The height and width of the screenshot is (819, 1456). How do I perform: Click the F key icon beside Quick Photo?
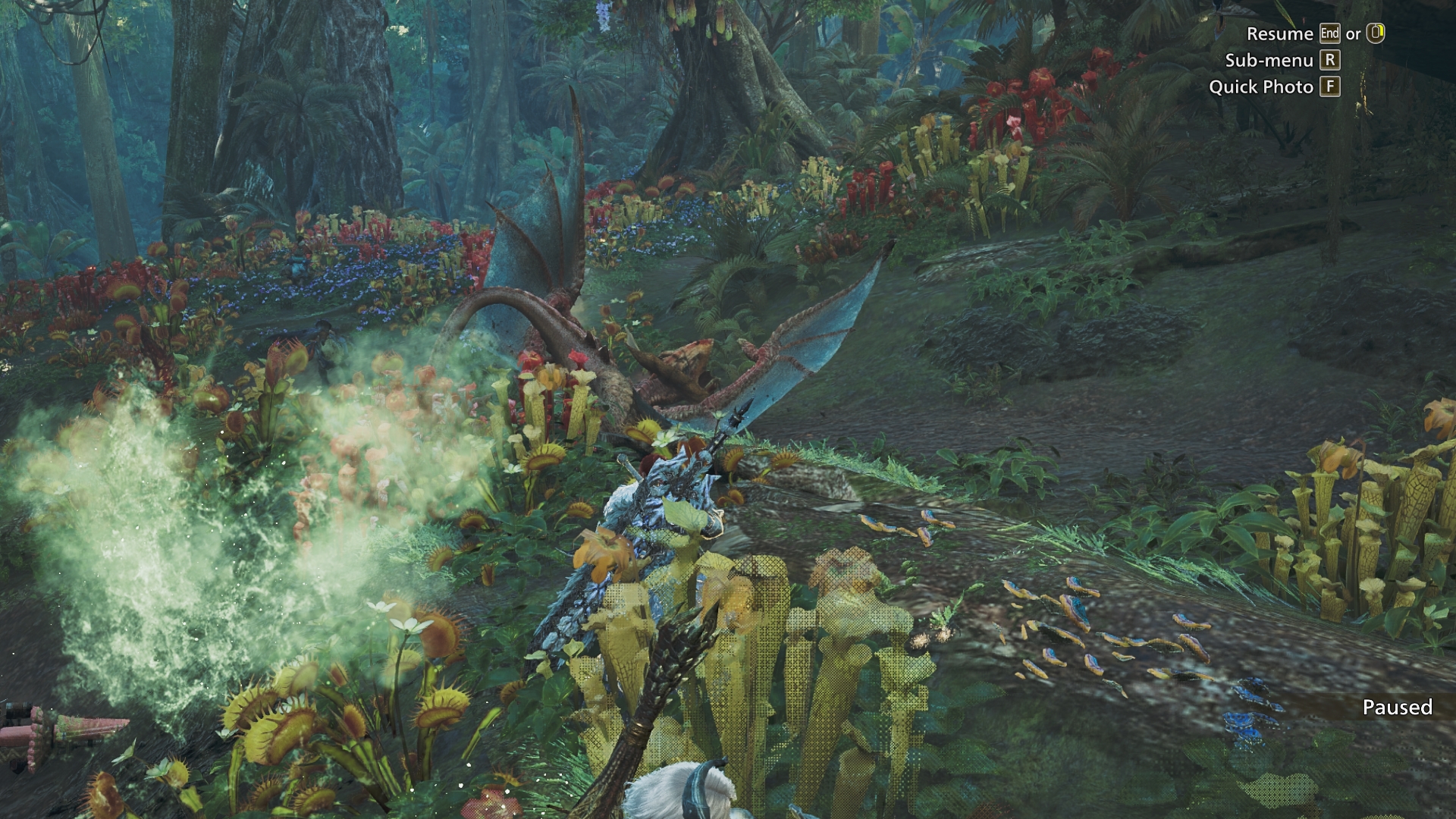coord(1331,87)
